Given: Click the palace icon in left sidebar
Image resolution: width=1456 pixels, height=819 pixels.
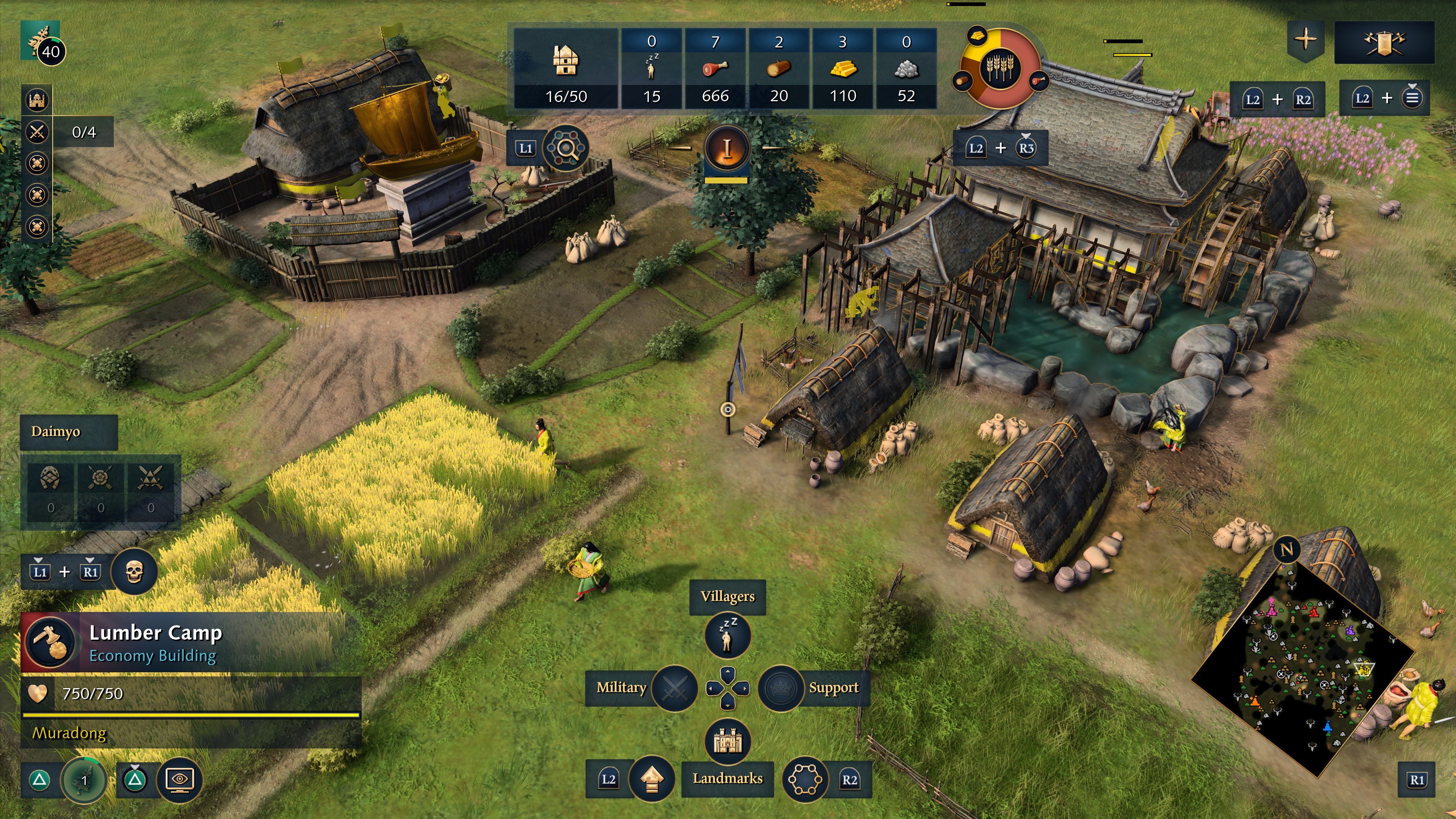Looking at the screenshot, I should [37, 100].
